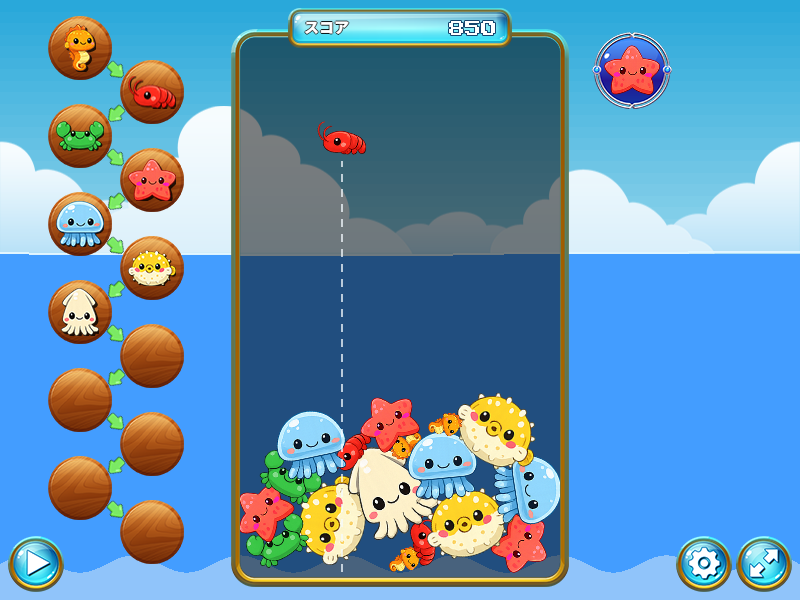The height and width of the screenshot is (600, 800).
Task: Click the next-piece starfish preview bubble
Action: [632, 70]
